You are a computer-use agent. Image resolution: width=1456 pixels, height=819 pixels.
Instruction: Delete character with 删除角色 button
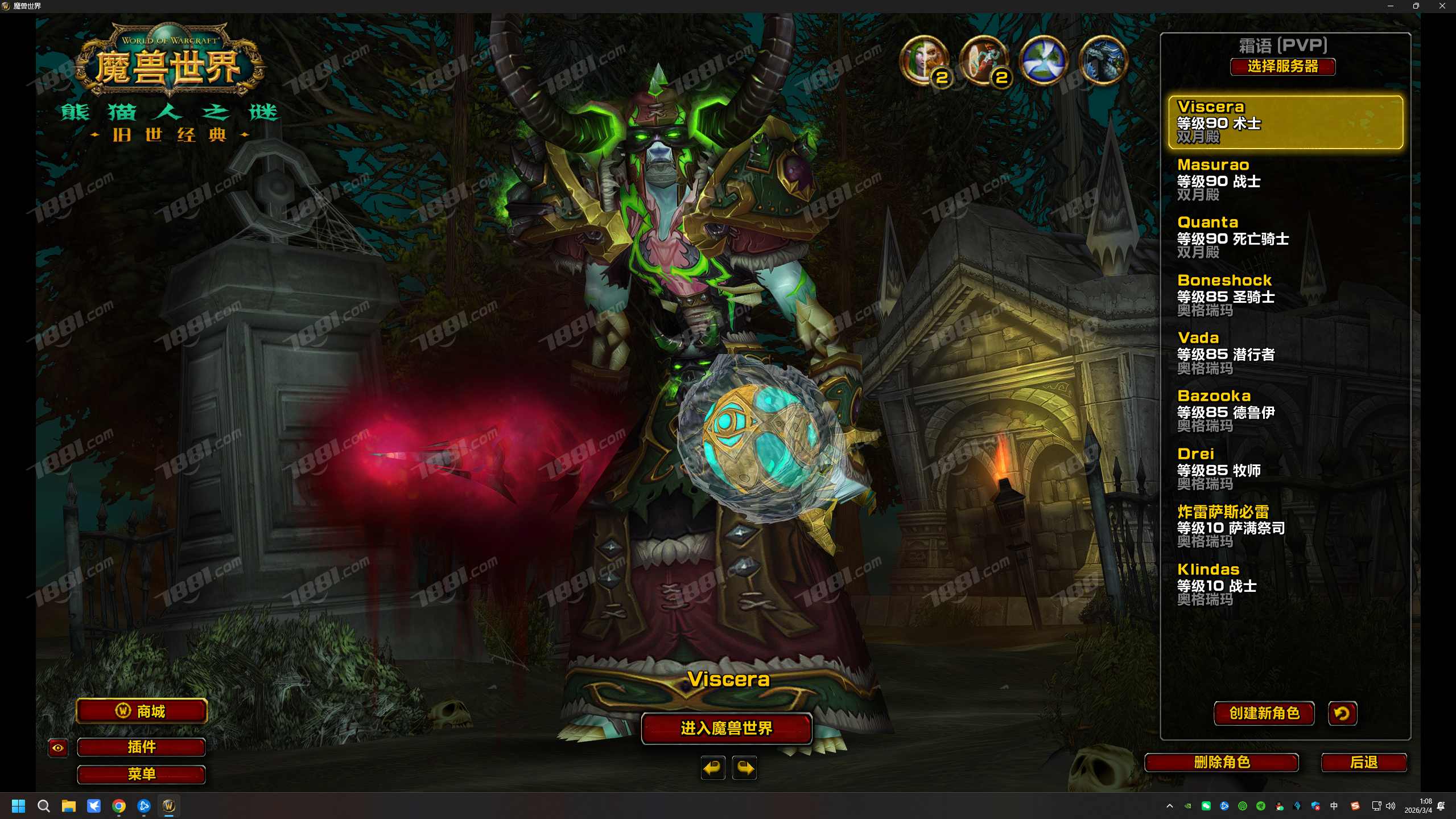tap(1221, 762)
